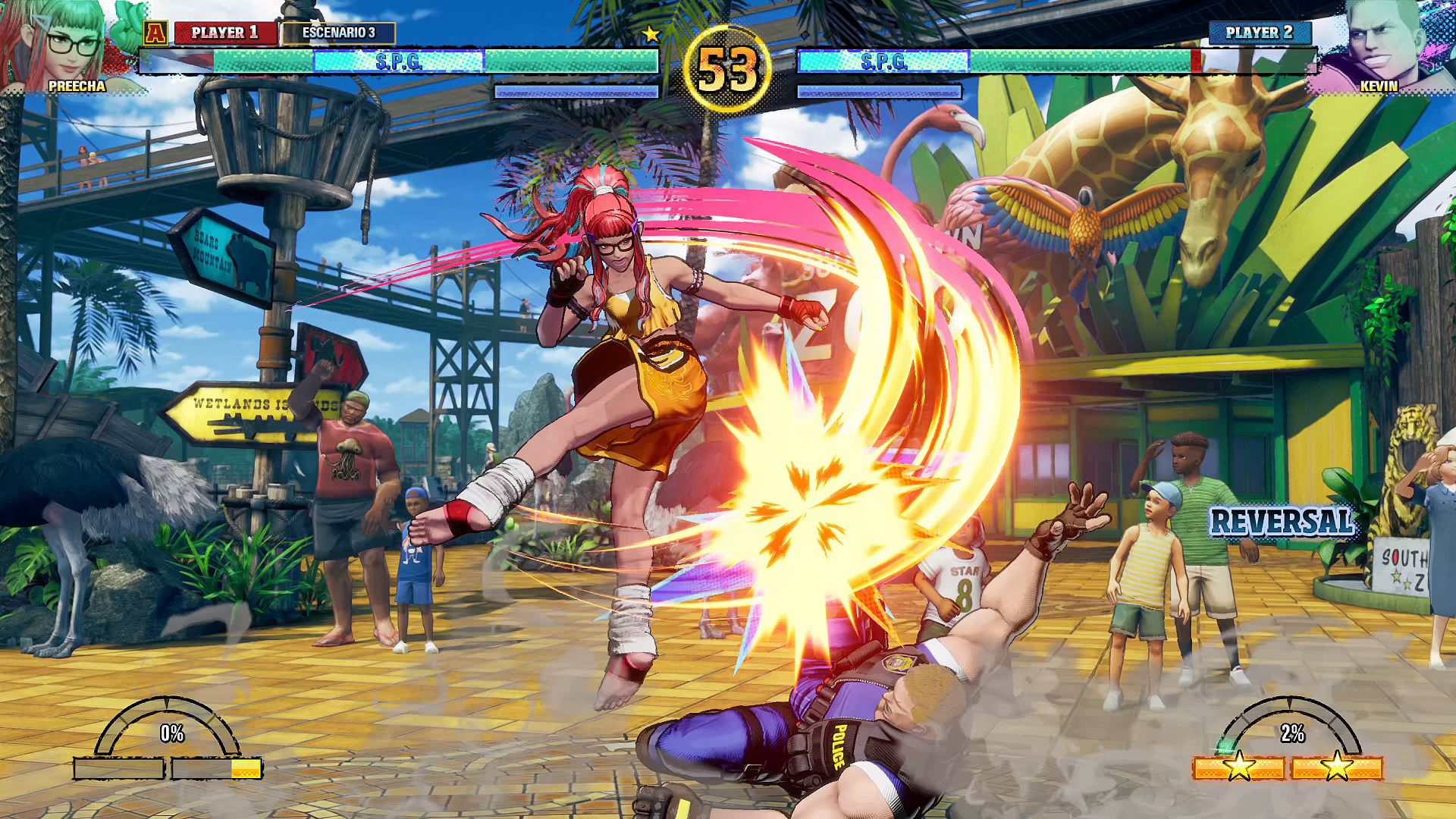Expand the blue guard bar under Player 1's health

576,93
